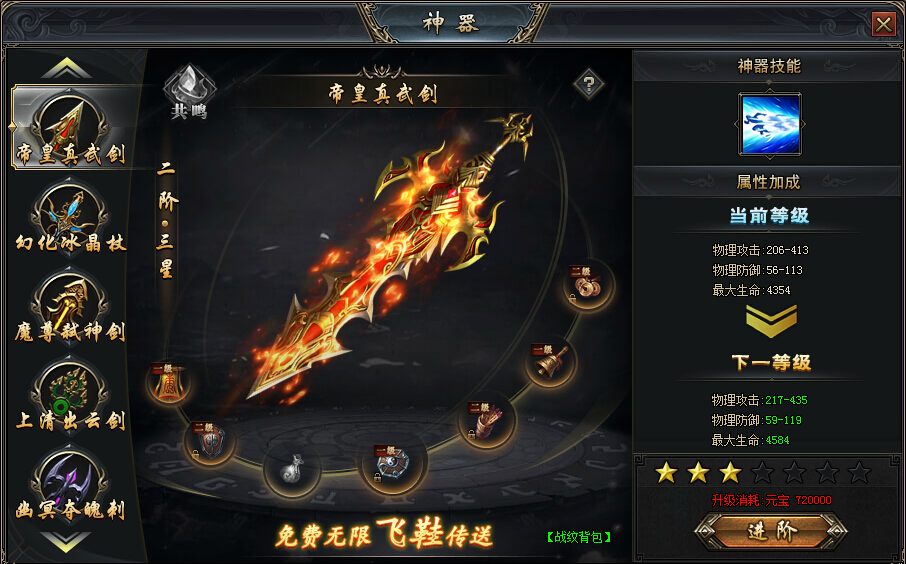Select the red banner rune slot
The image size is (906, 564).
[169, 383]
